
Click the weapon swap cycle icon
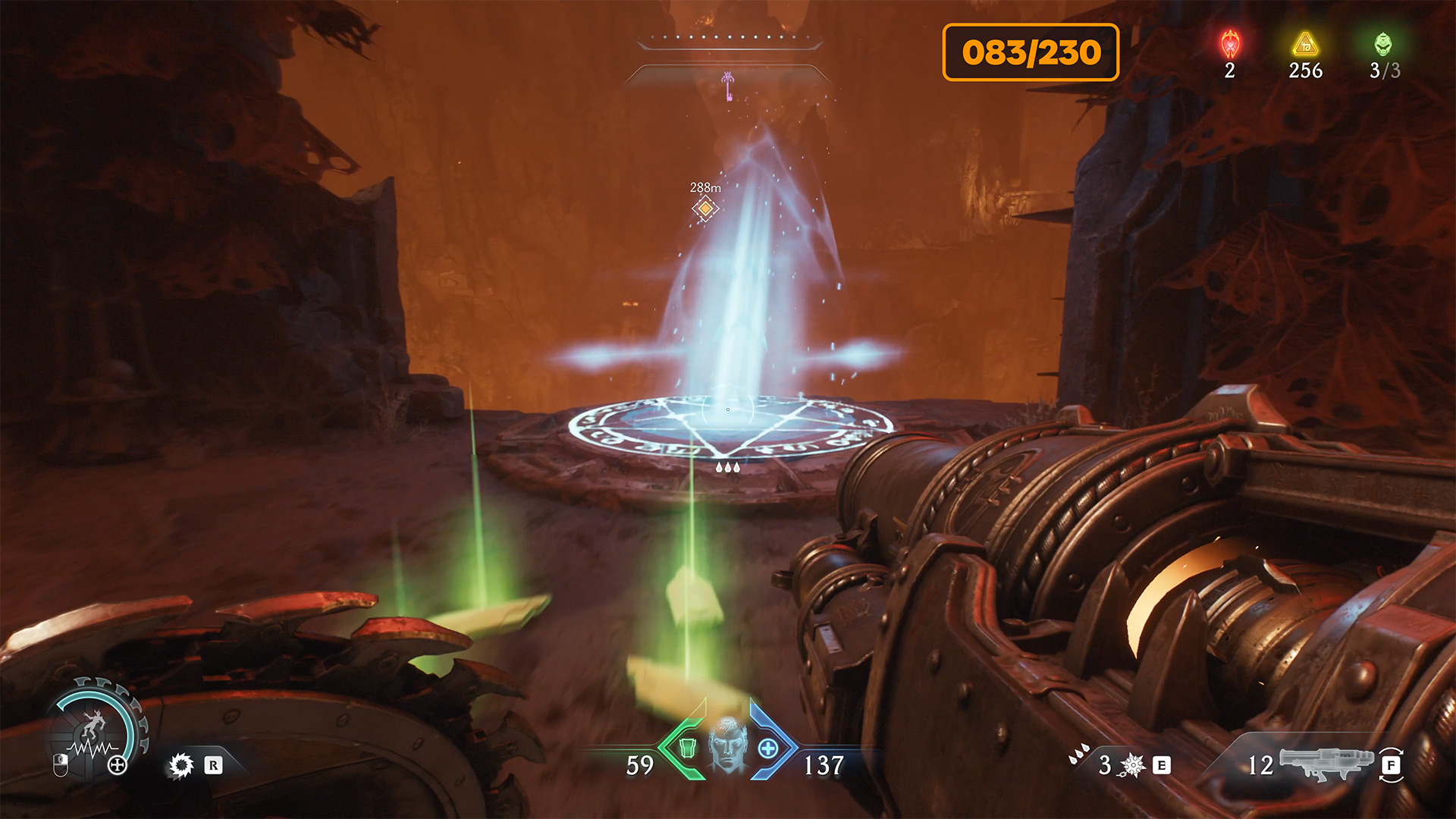pyautogui.click(x=1391, y=765)
